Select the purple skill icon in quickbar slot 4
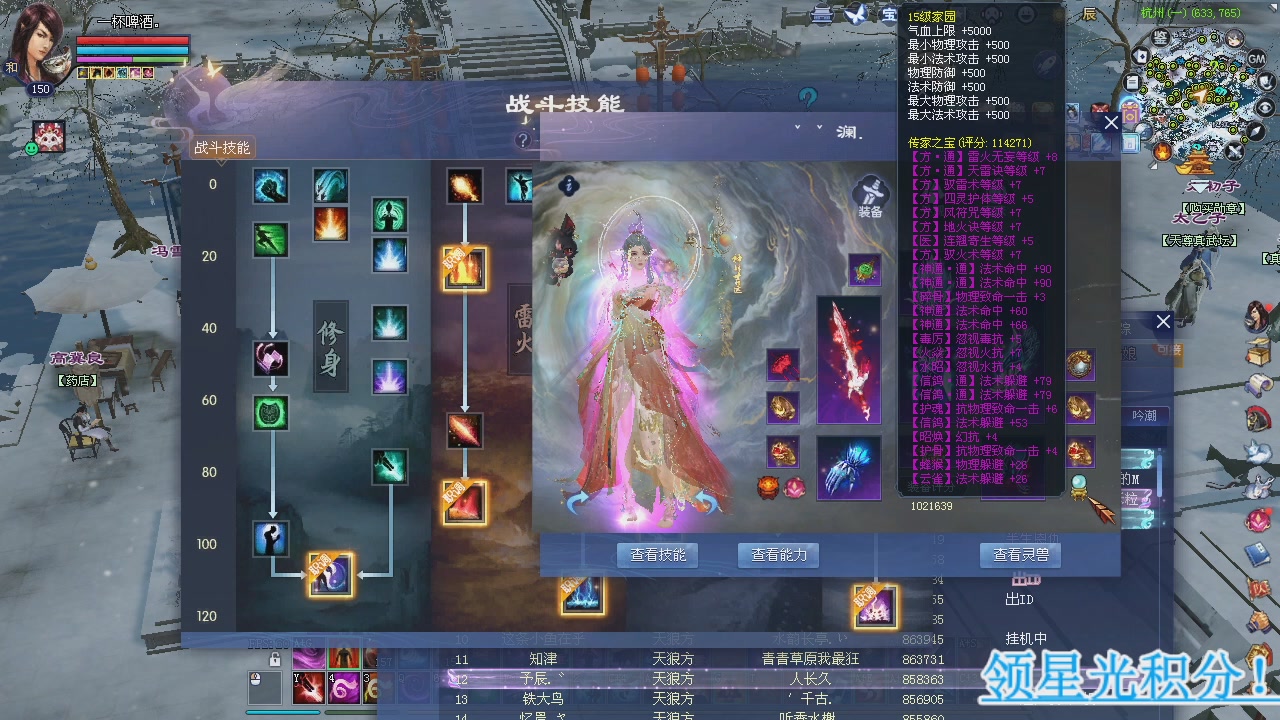Image resolution: width=1280 pixels, height=720 pixels. click(x=343, y=687)
